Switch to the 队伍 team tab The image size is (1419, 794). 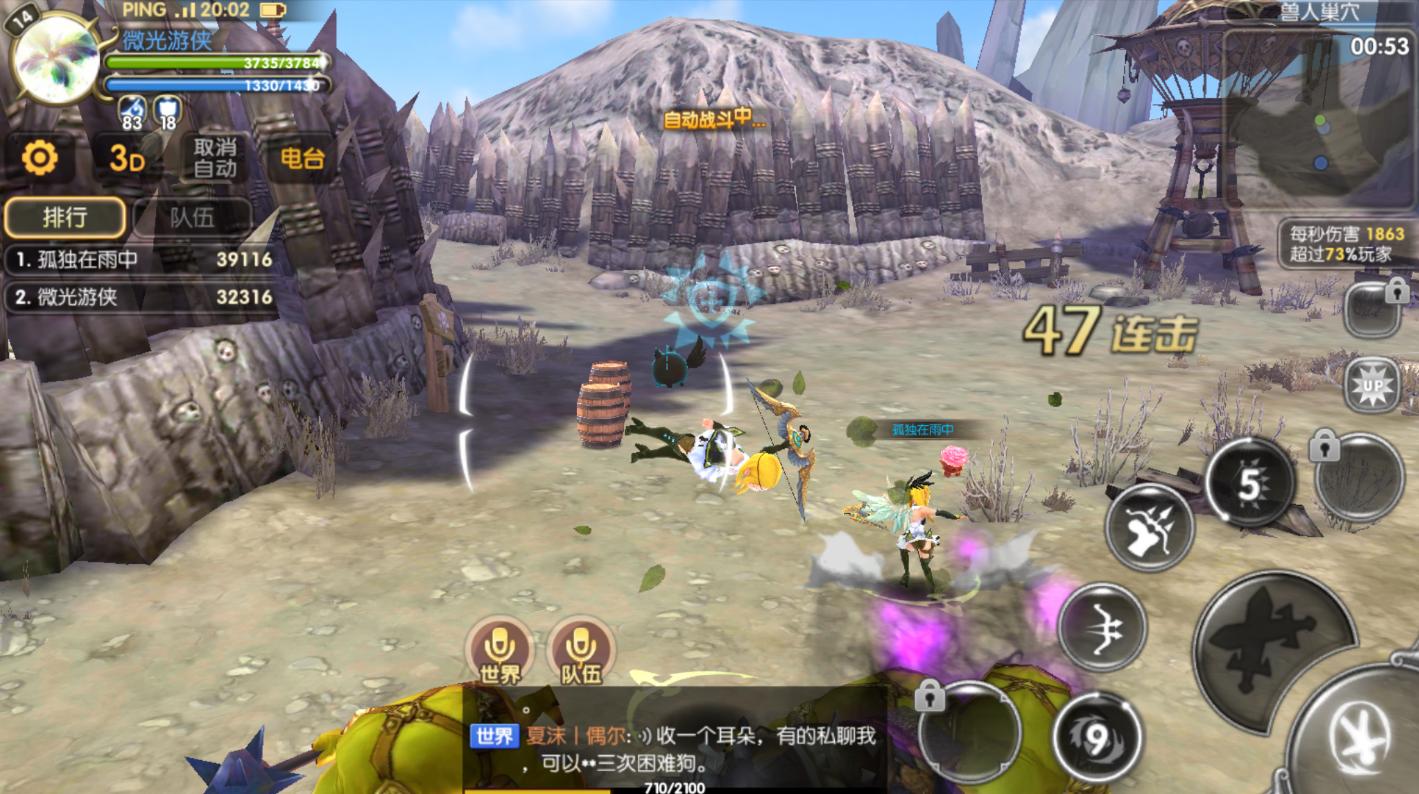(191, 217)
